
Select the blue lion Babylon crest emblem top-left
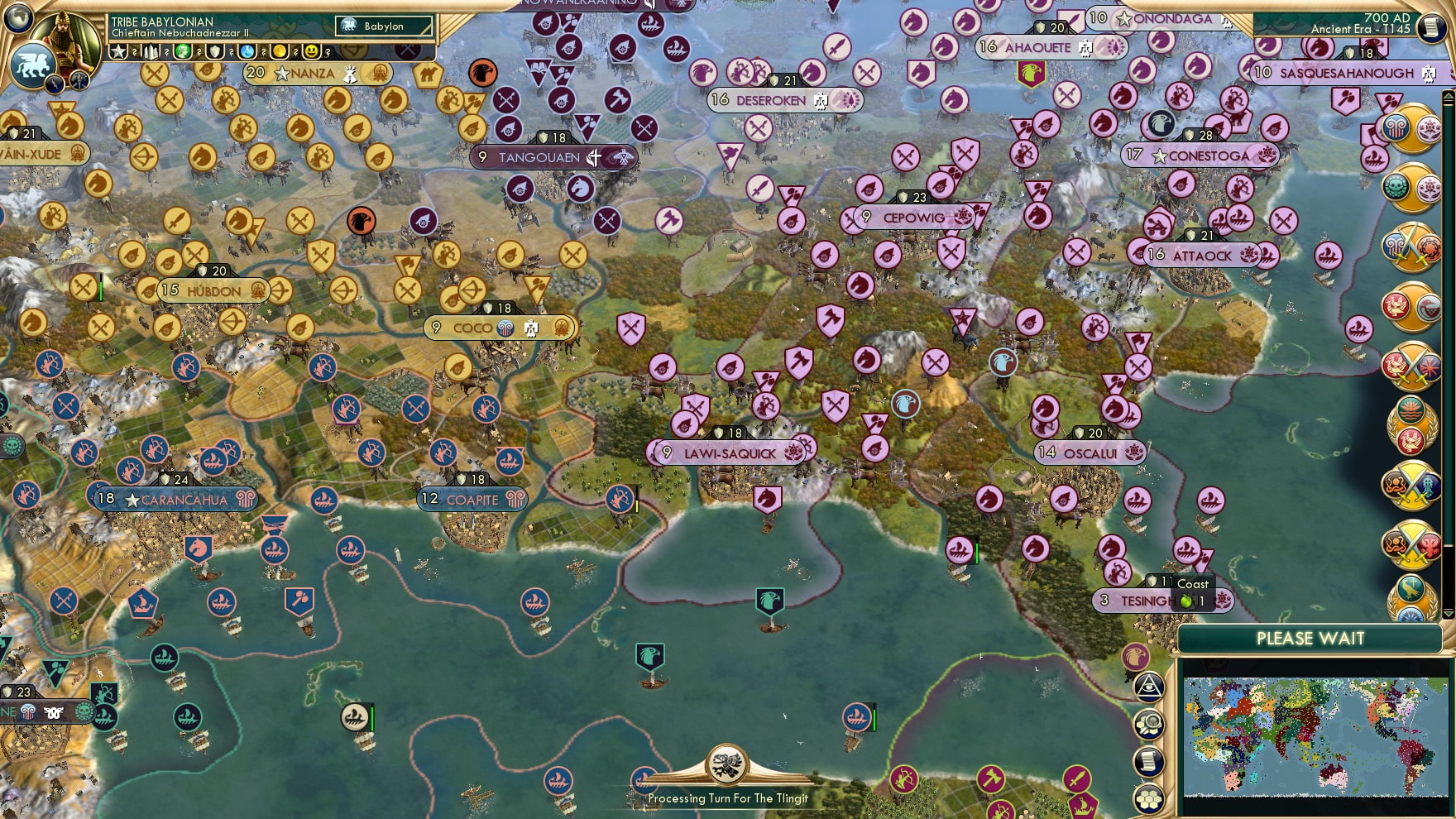point(34,64)
